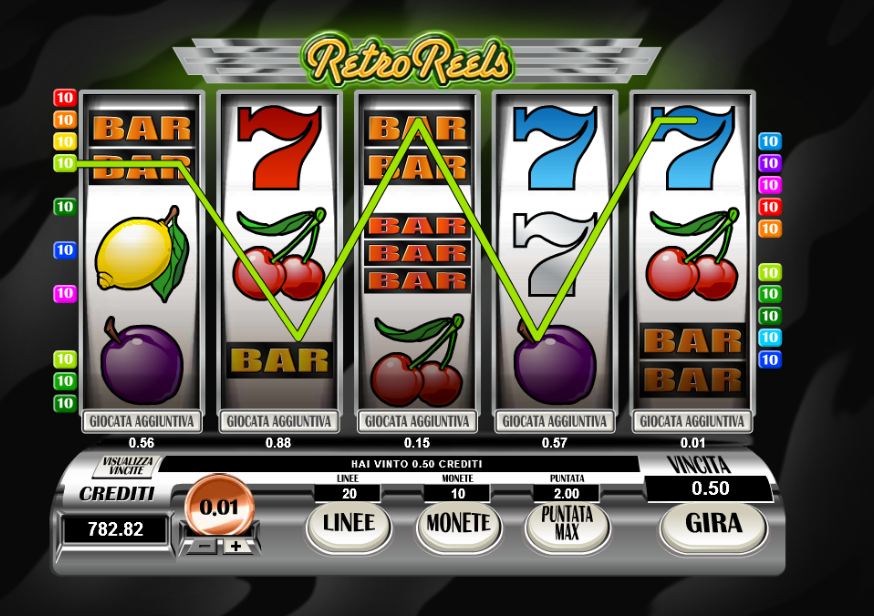
Task: Change coins with the MONETE button
Action: [458, 524]
